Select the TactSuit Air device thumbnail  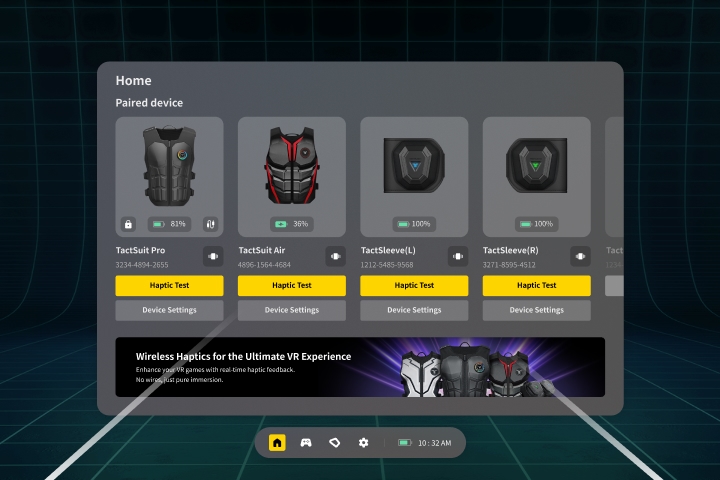292,165
